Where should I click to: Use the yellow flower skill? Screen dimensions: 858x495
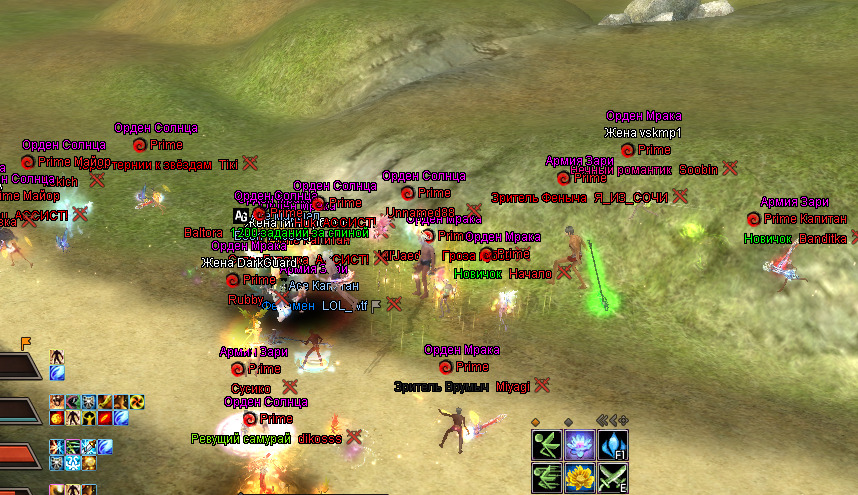pyautogui.click(x=580, y=477)
